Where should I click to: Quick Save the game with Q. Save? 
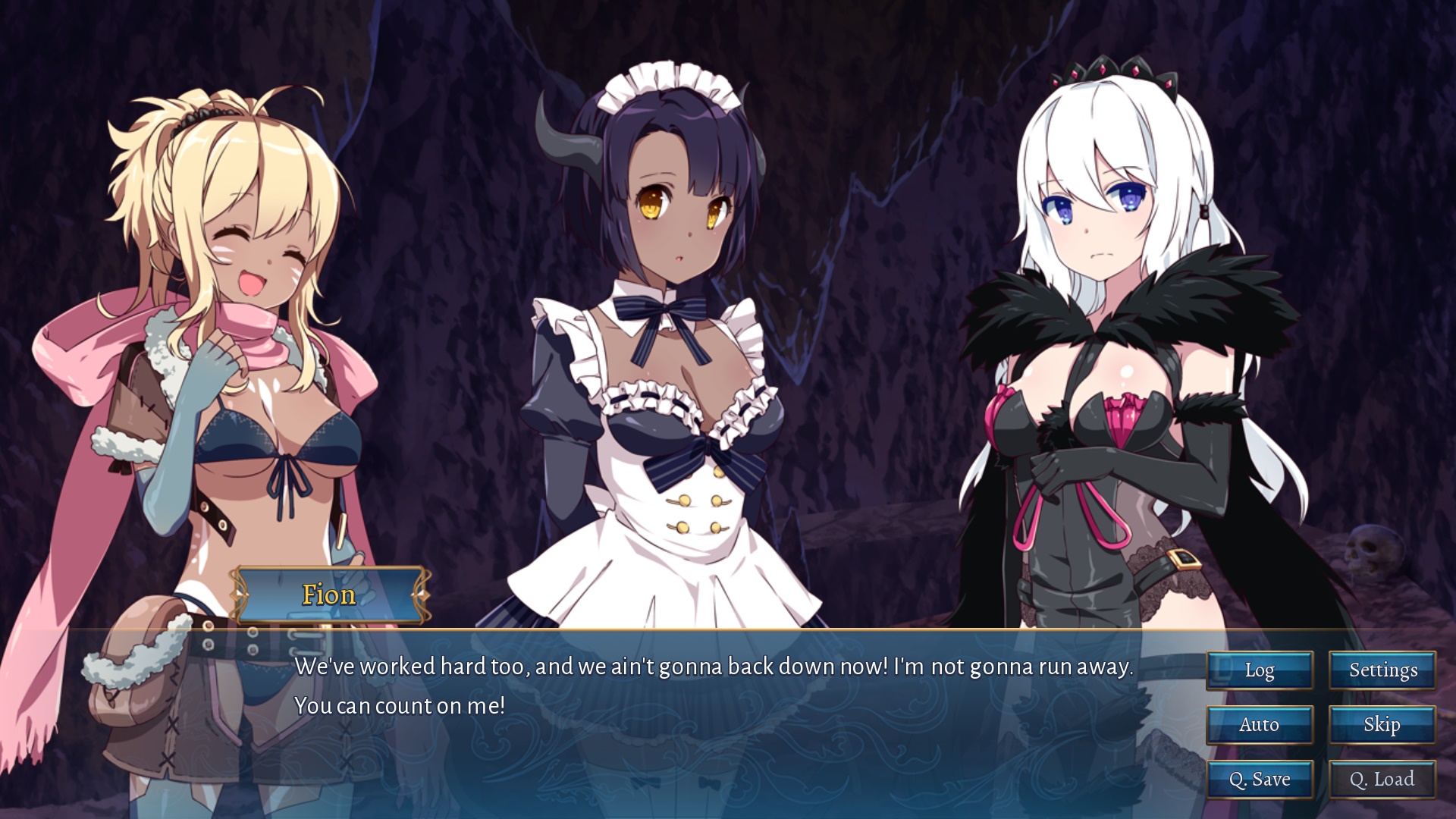click(x=1259, y=779)
